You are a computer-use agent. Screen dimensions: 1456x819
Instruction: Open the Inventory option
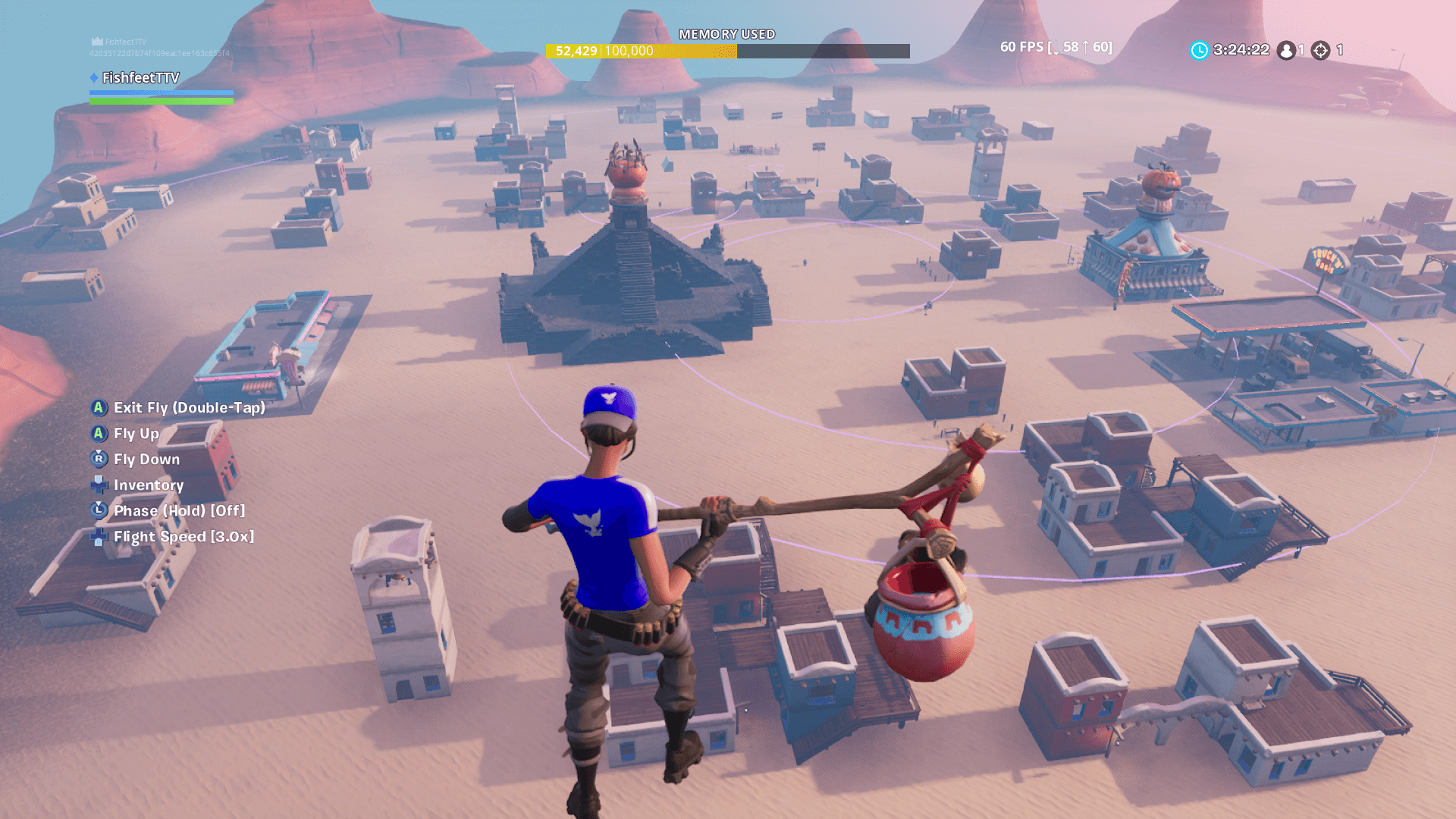(x=149, y=485)
